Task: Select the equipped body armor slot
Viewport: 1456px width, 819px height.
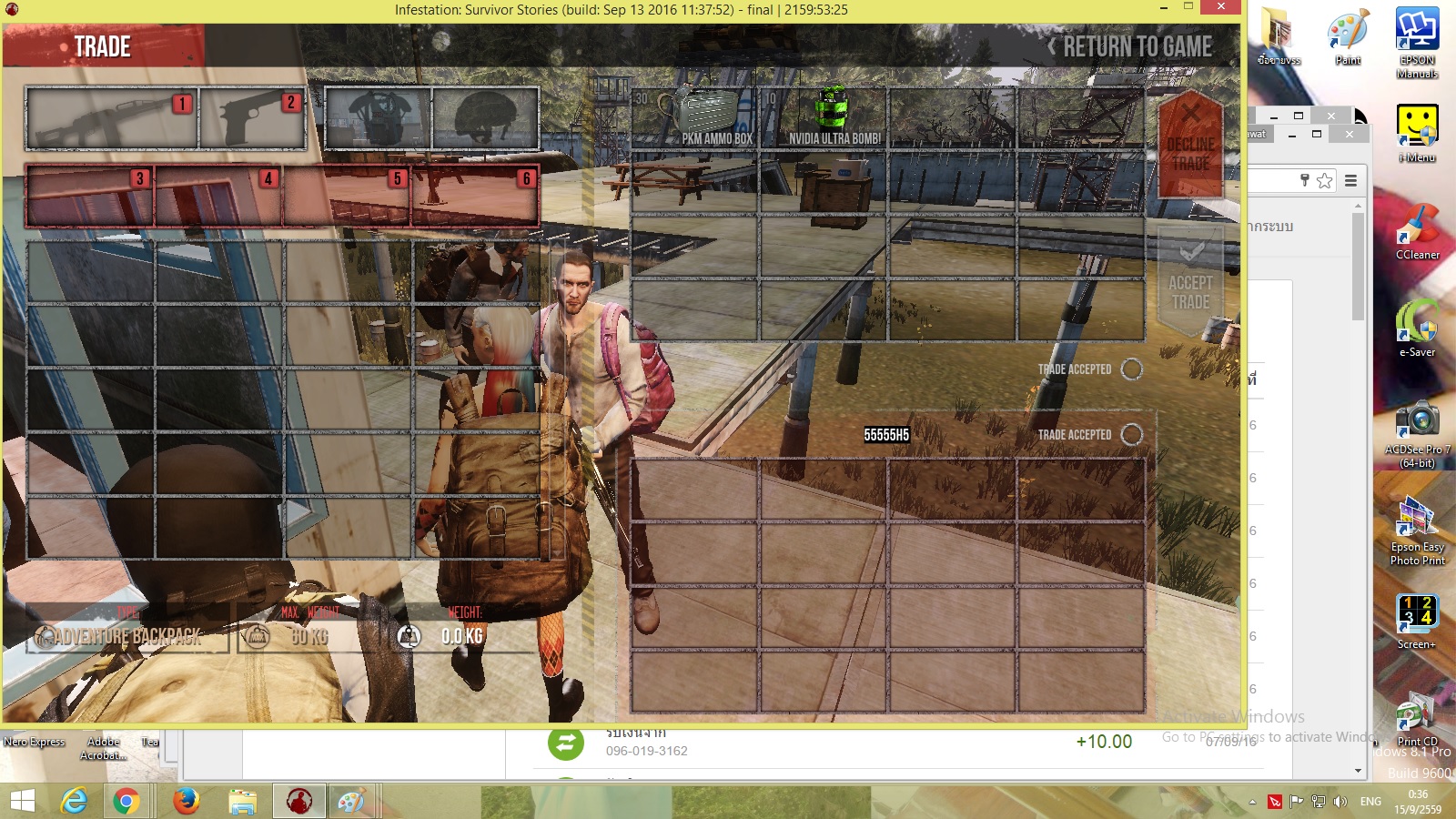Action: 378,118
